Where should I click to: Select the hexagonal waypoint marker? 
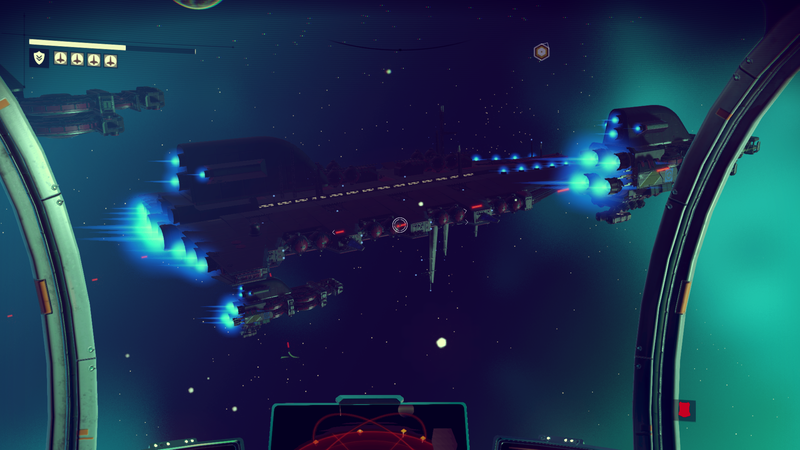tap(541, 51)
